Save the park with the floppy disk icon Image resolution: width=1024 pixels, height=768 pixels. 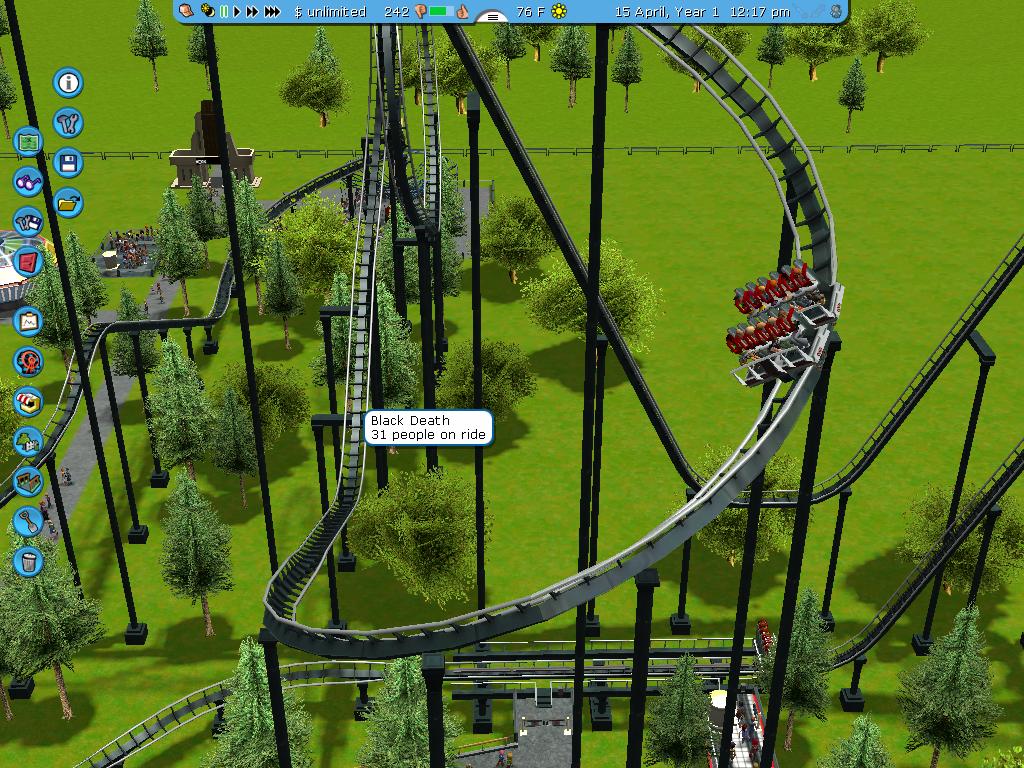click(68, 162)
